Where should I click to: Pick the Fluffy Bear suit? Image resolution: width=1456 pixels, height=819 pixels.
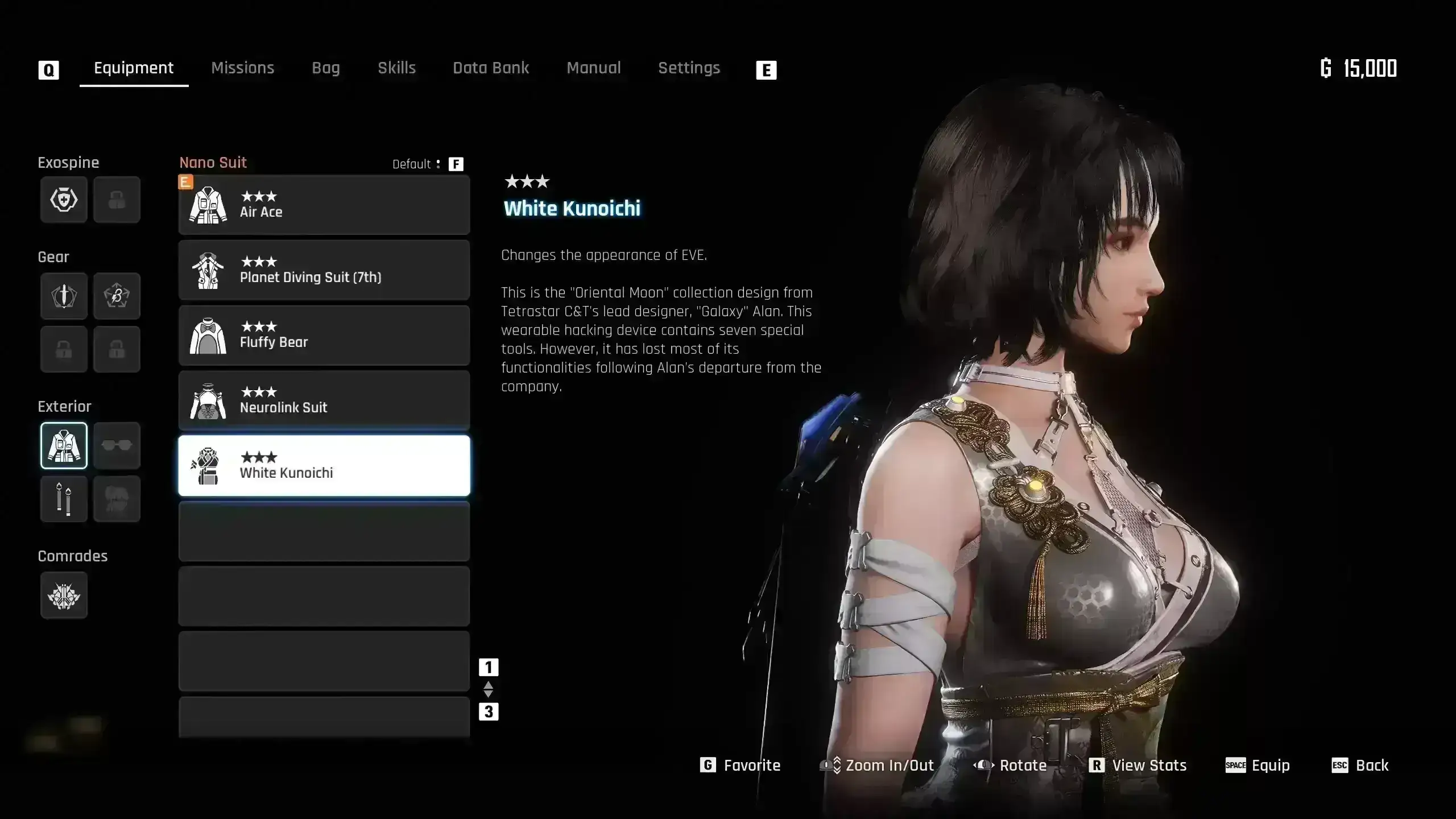324,335
